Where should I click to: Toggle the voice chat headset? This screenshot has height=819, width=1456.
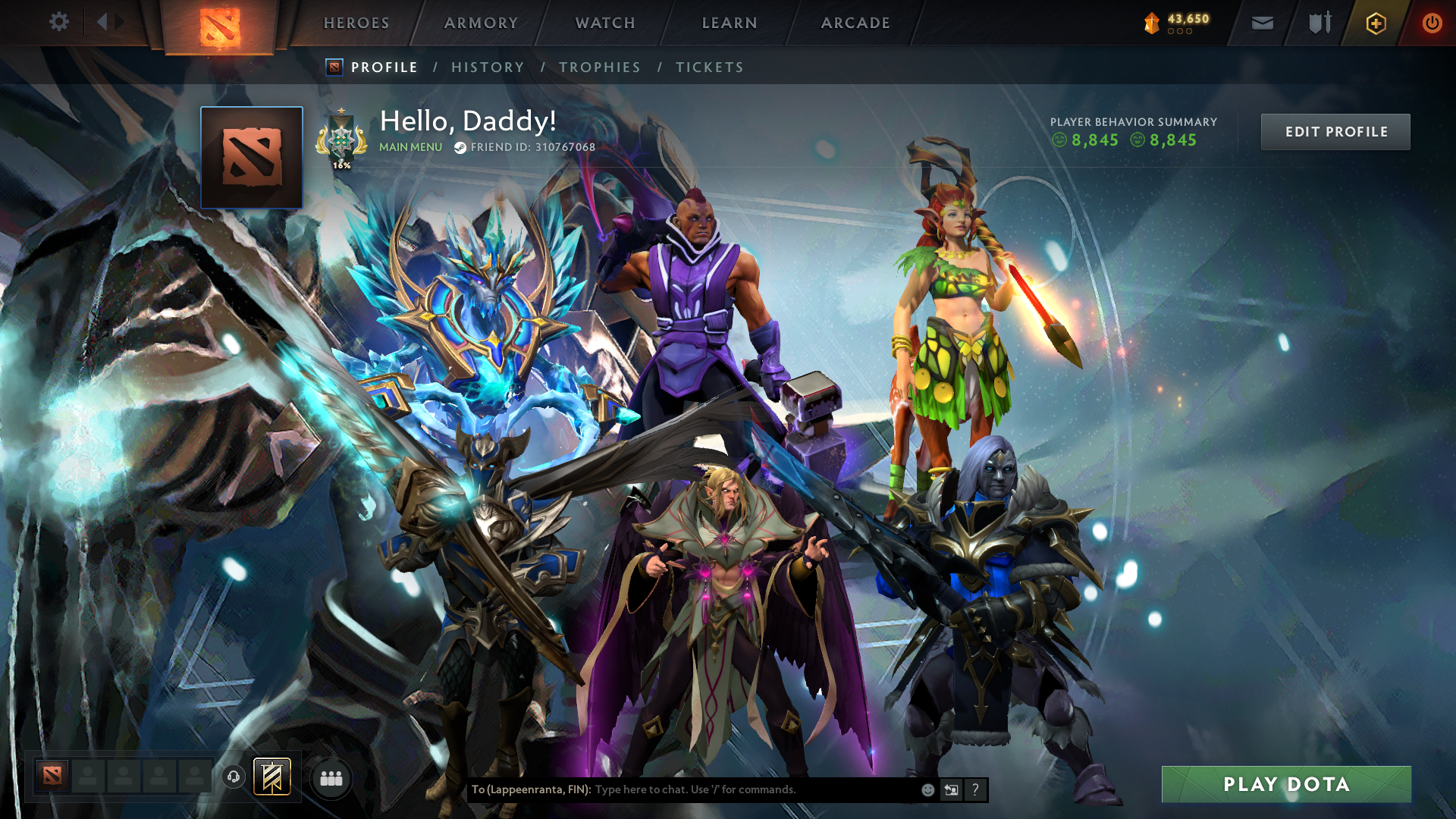point(233,776)
